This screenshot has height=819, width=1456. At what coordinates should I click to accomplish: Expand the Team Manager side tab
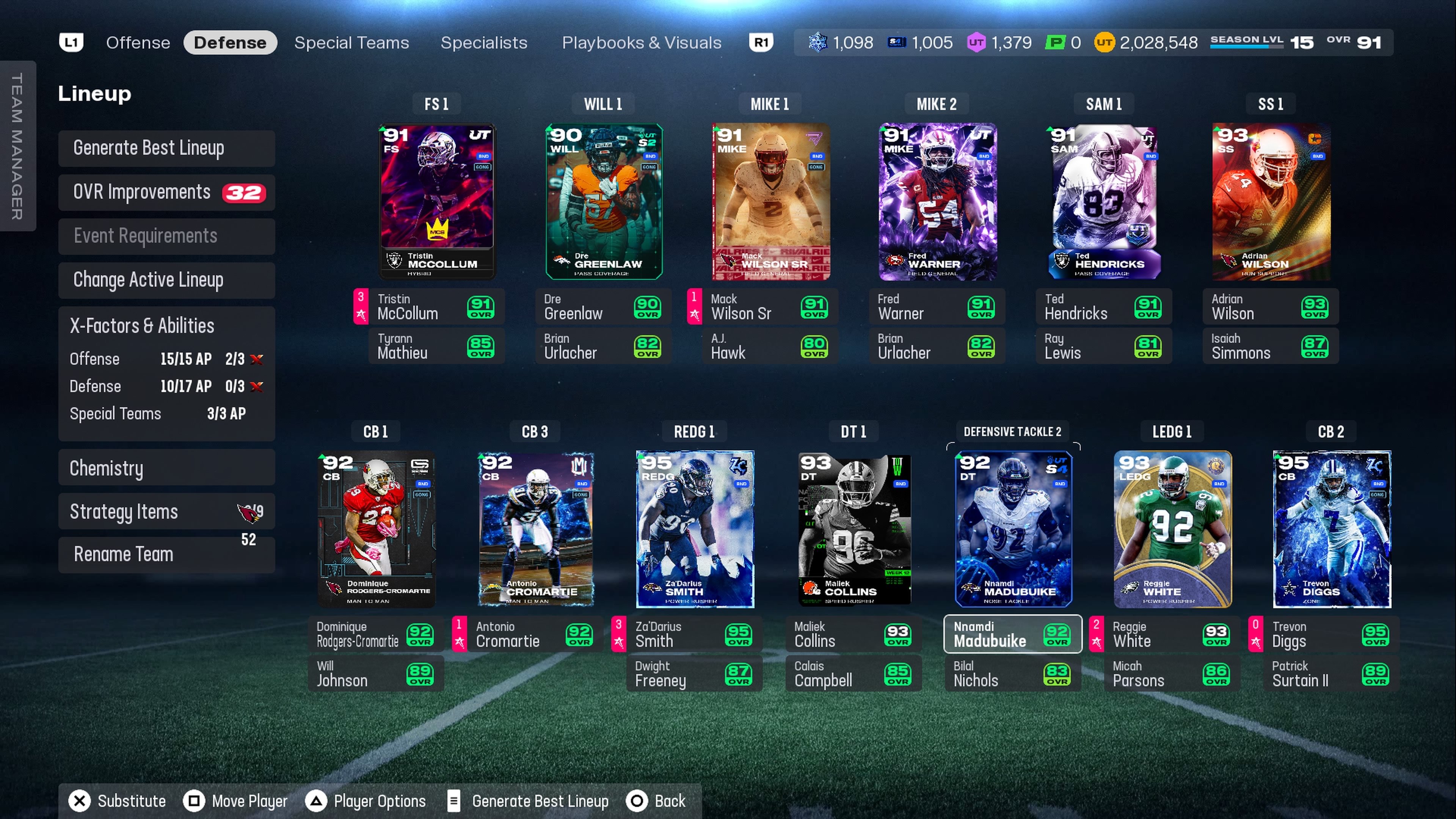click(17, 146)
